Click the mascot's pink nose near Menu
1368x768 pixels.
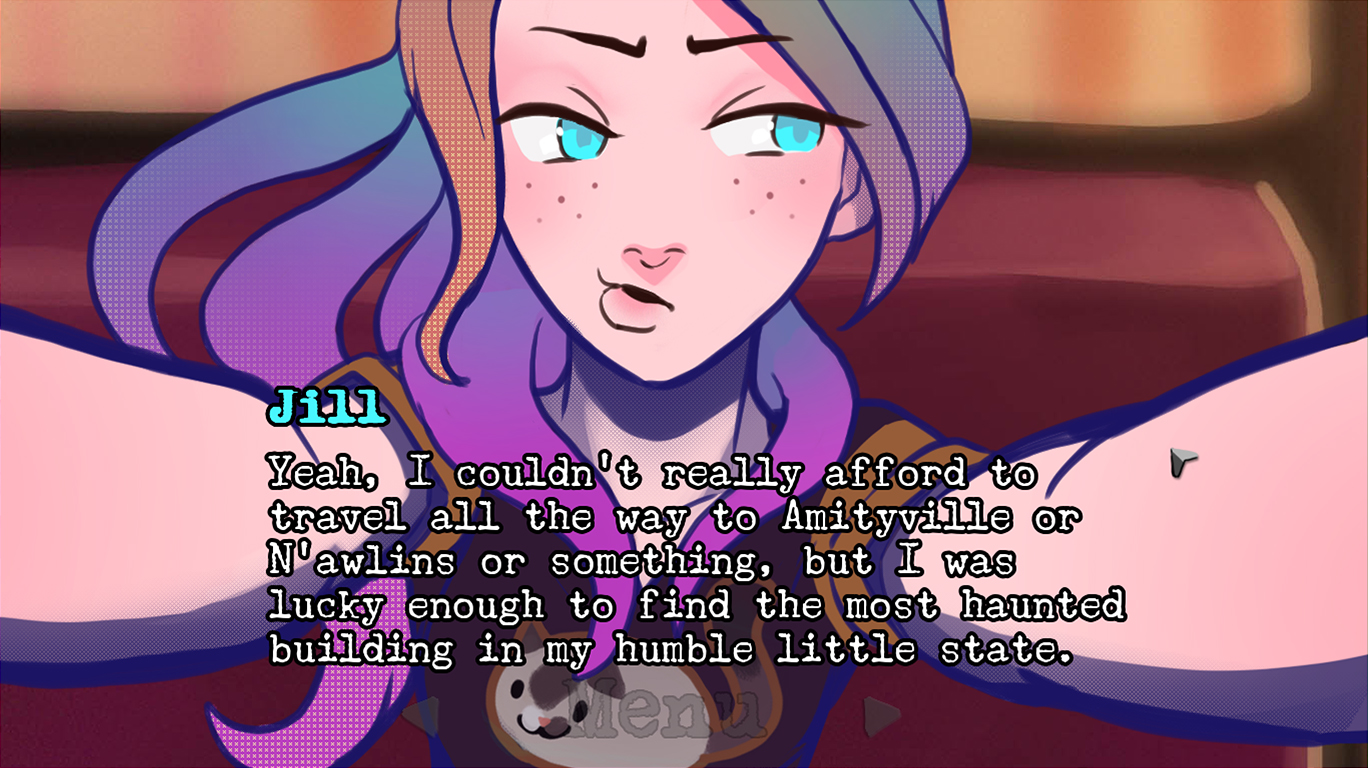click(x=545, y=721)
